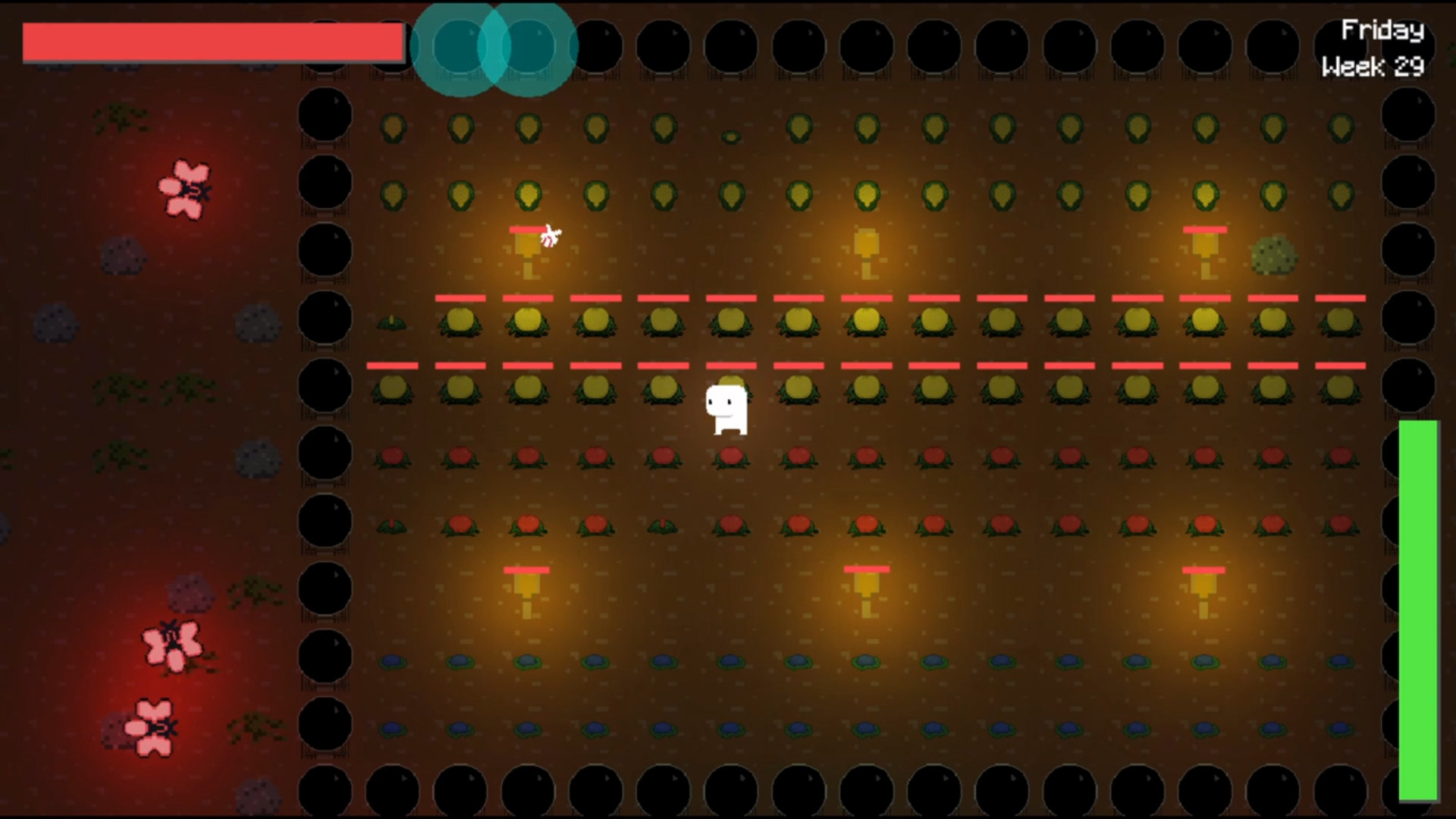Select the white farmer character
The height and width of the screenshot is (819, 1456).
point(725,409)
